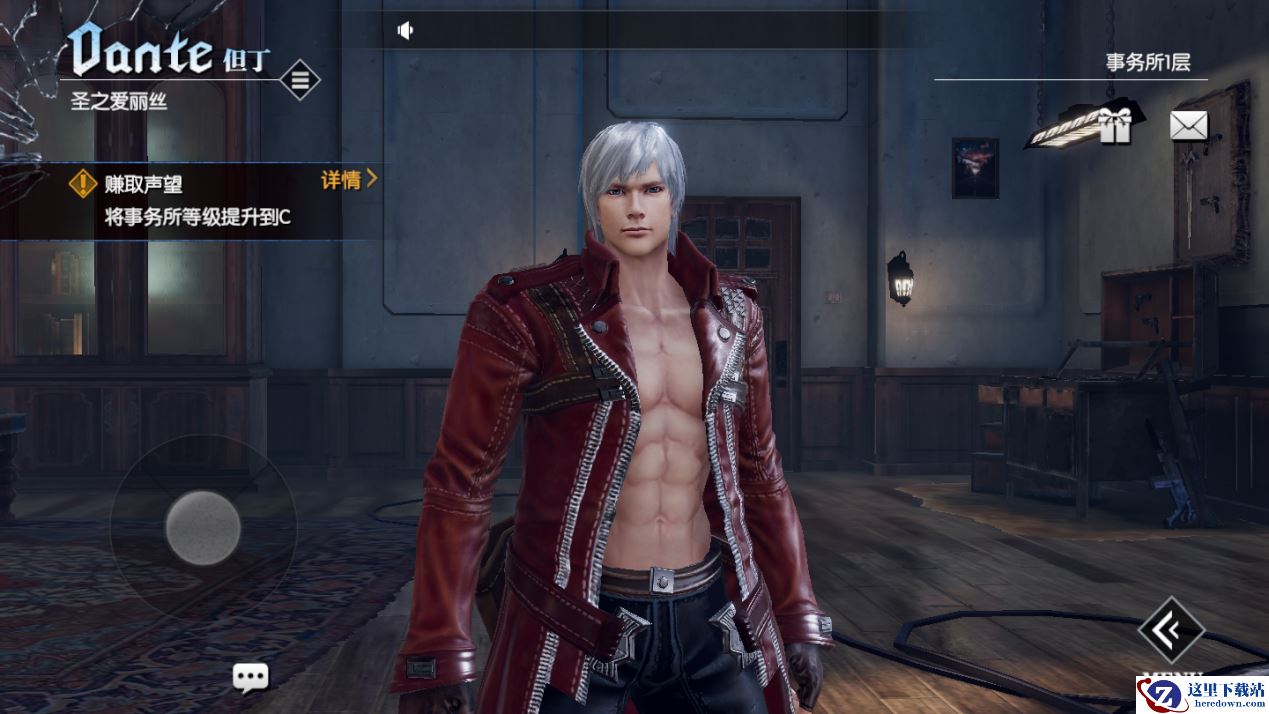Click the 这里下载站 watermark logo
This screenshot has height=714, width=1269.
(x=1202, y=694)
